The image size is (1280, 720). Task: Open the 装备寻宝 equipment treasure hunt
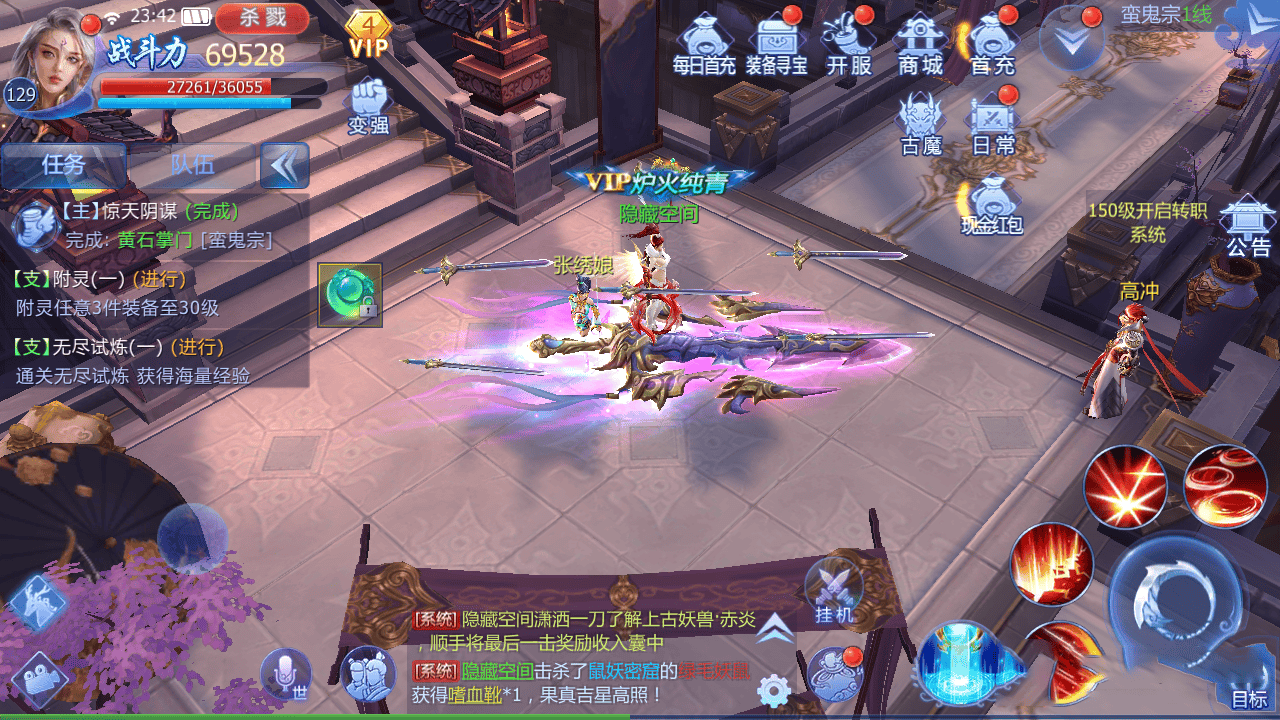(777, 44)
